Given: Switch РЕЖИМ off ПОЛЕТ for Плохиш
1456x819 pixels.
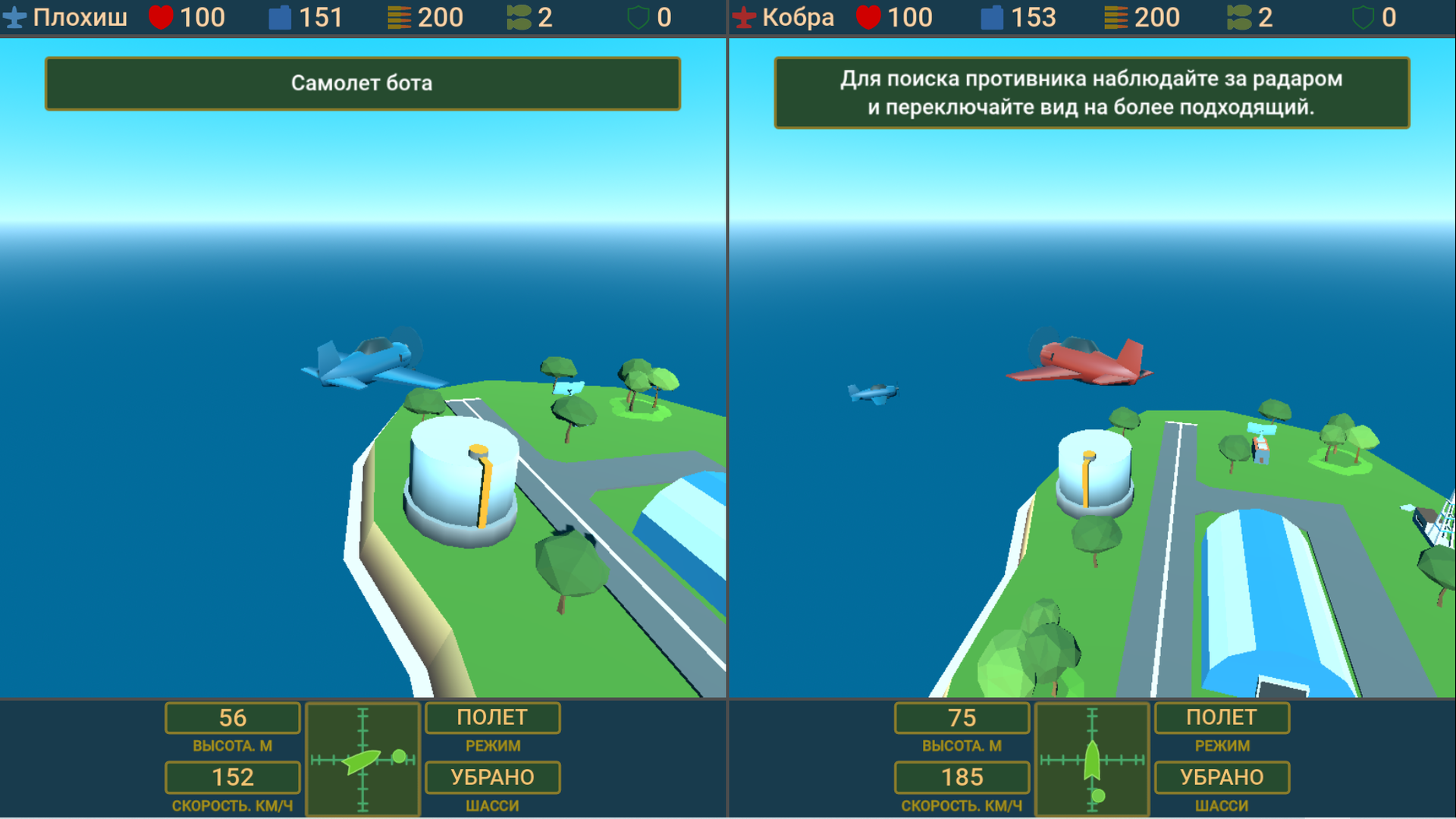Looking at the screenshot, I should click(x=492, y=717).
